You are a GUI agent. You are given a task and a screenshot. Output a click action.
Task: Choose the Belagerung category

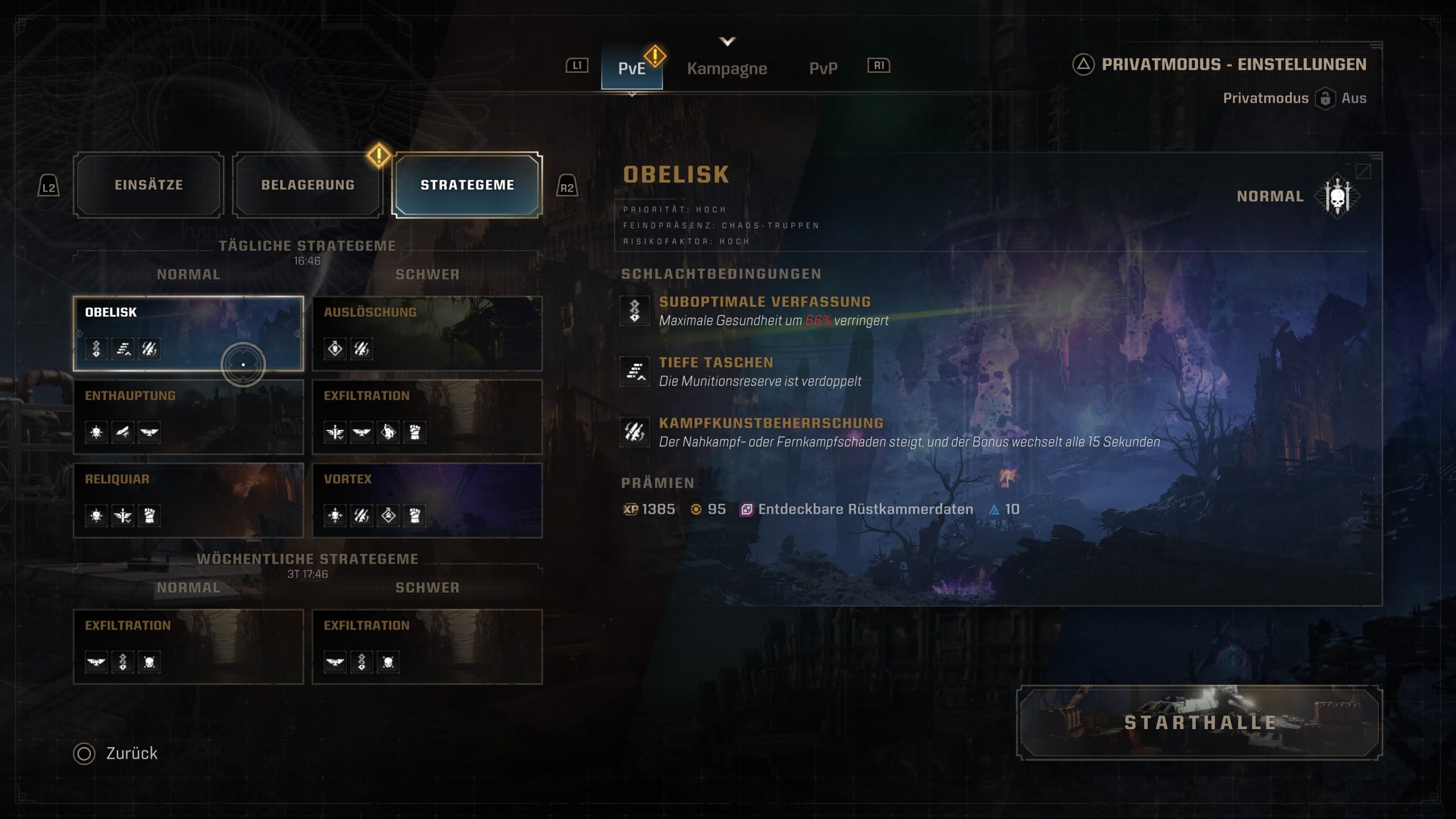point(308,185)
